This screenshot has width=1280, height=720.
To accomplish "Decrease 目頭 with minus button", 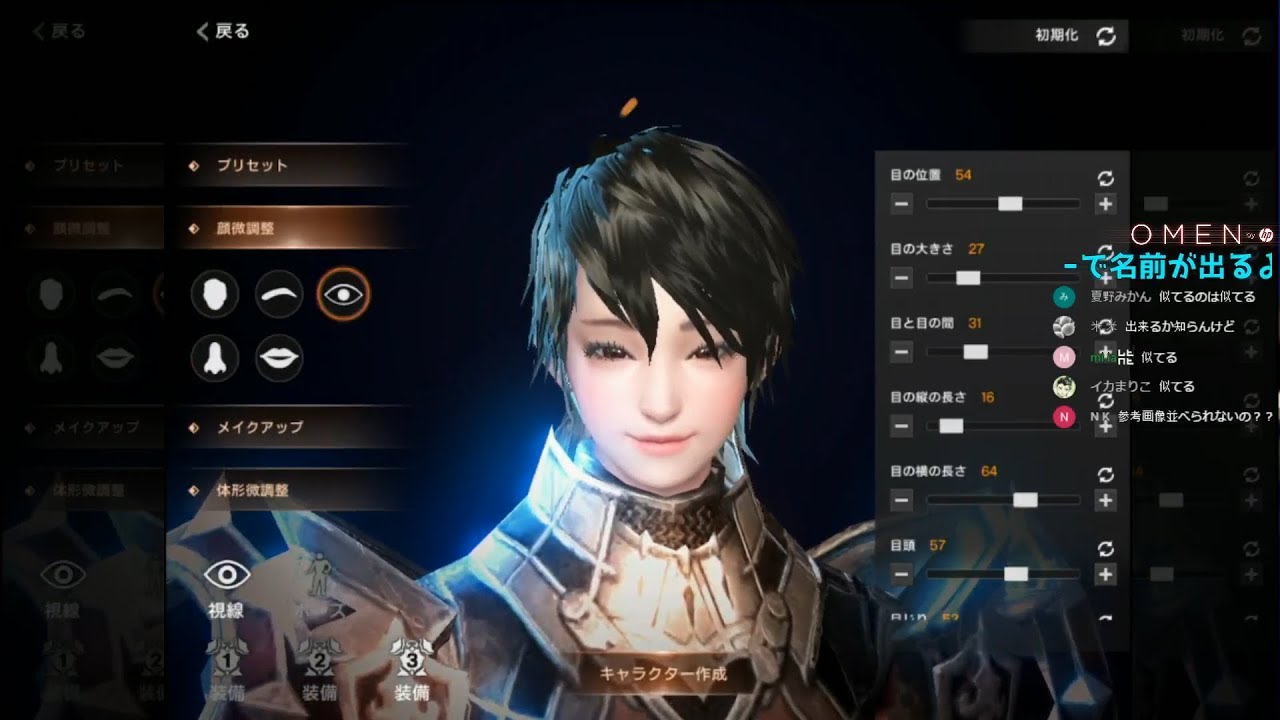I will (x=901, y=574).
